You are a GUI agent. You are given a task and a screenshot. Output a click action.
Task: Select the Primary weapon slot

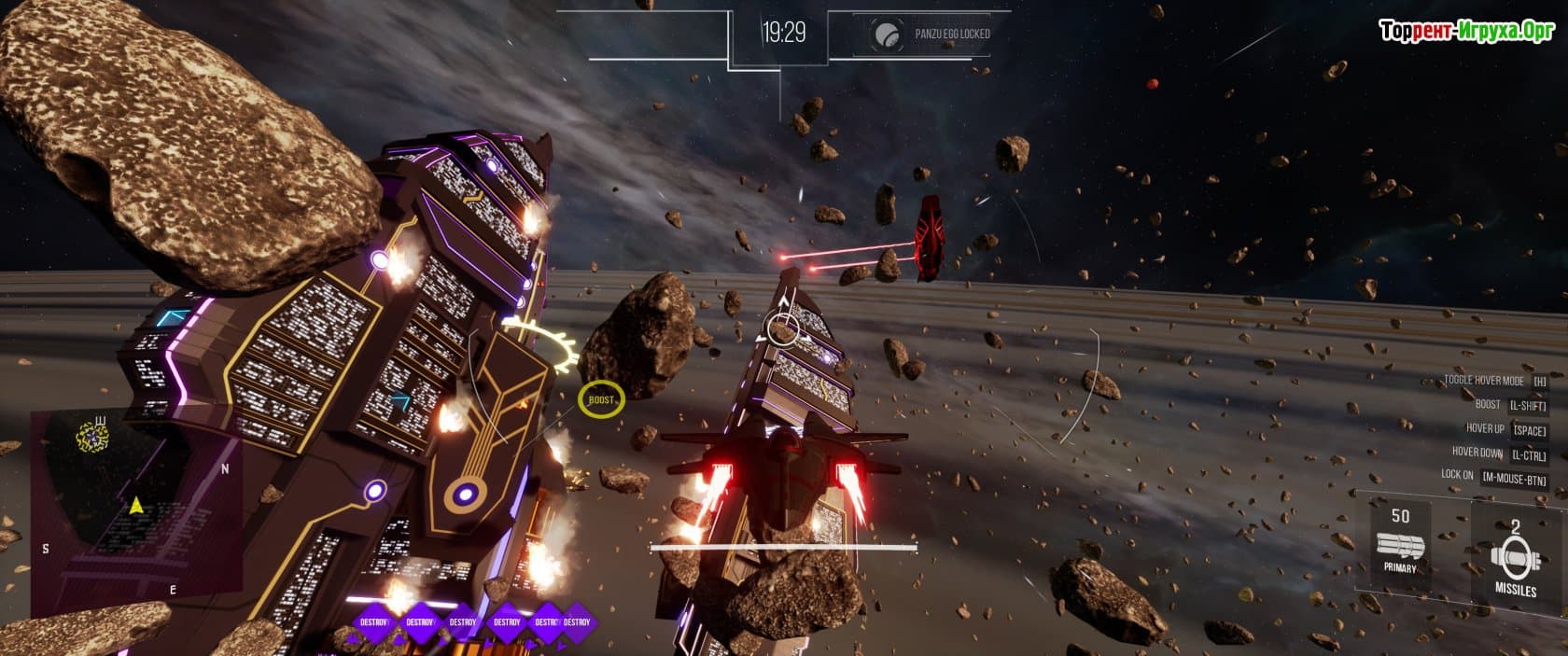click(x=1399, y=545)
